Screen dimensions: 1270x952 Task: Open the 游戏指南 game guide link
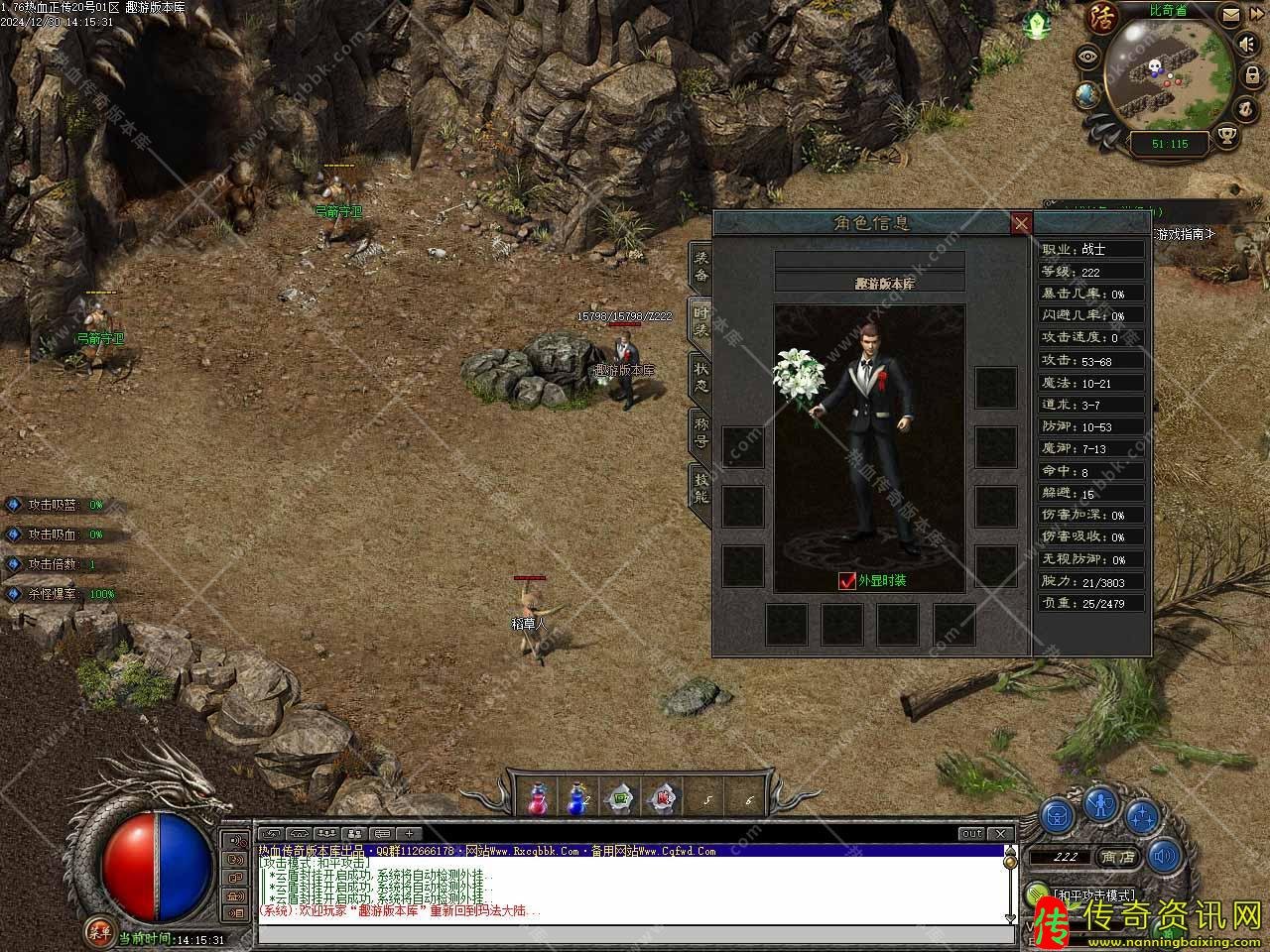[1184, 234]
